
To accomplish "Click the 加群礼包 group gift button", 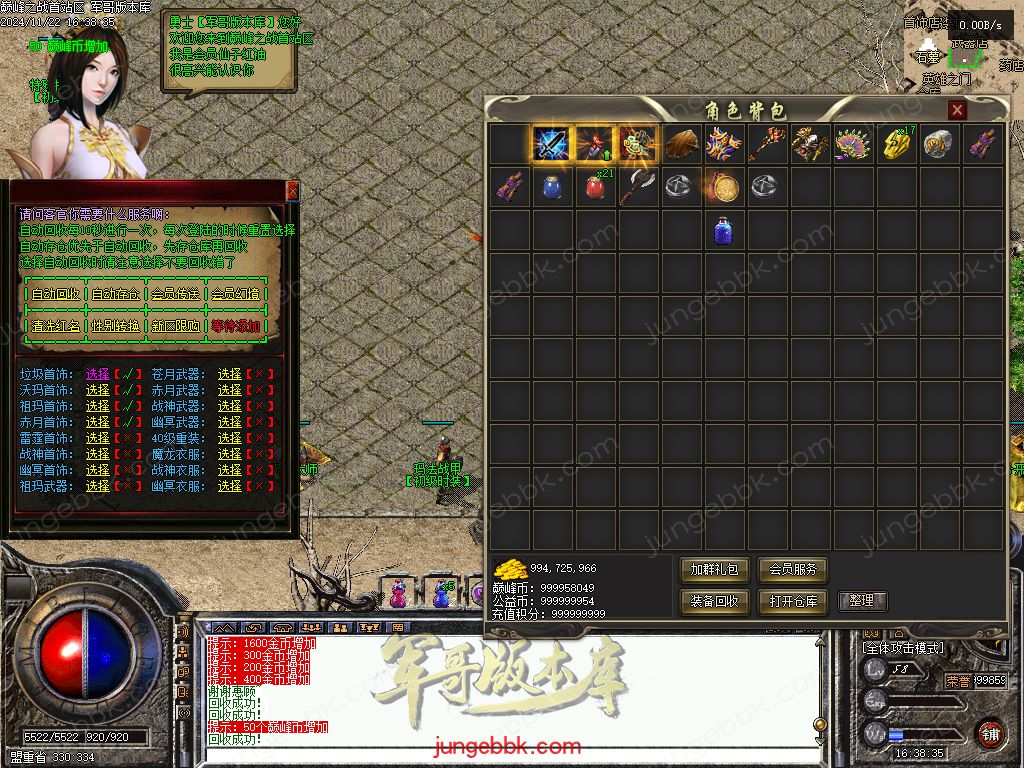I will pyautogui.click(x=715, y=570).
